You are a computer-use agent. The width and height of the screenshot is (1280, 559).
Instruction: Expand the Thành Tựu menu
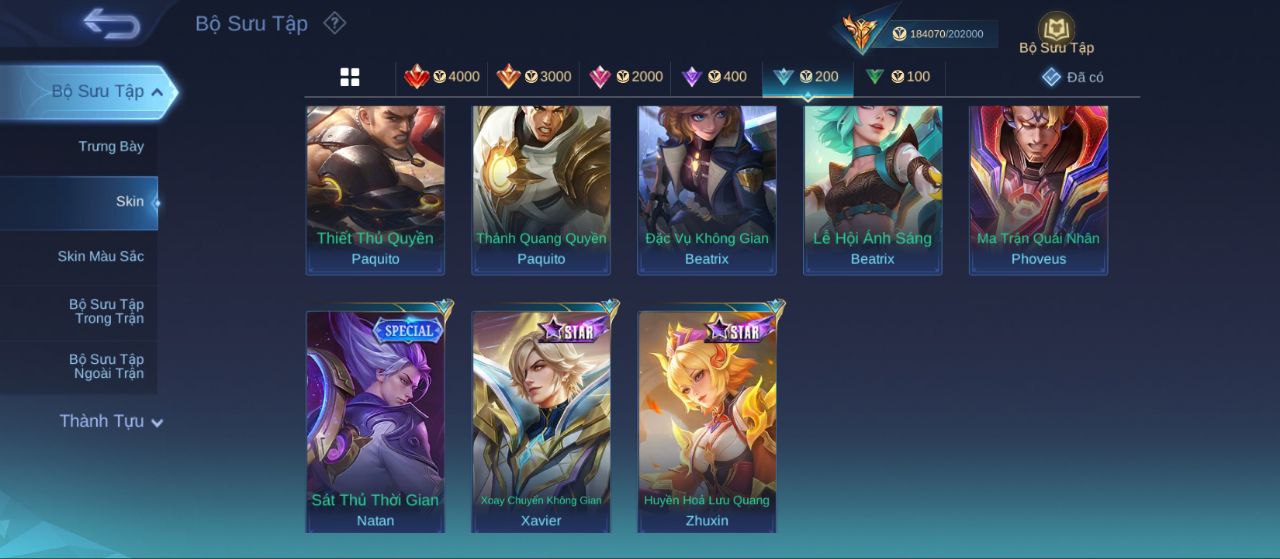(x=110, y=422)
